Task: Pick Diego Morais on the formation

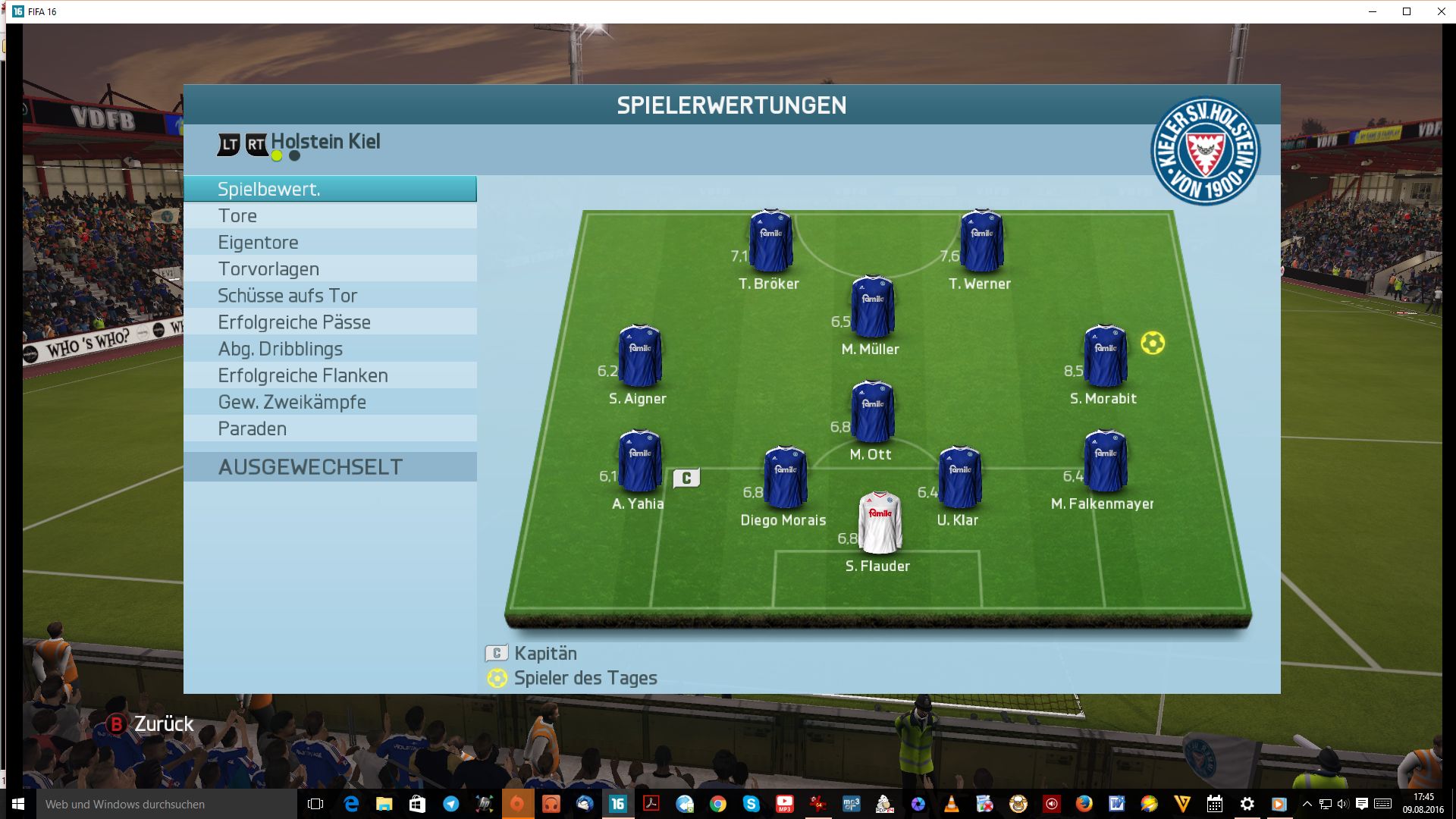Action: pos(785,478)
